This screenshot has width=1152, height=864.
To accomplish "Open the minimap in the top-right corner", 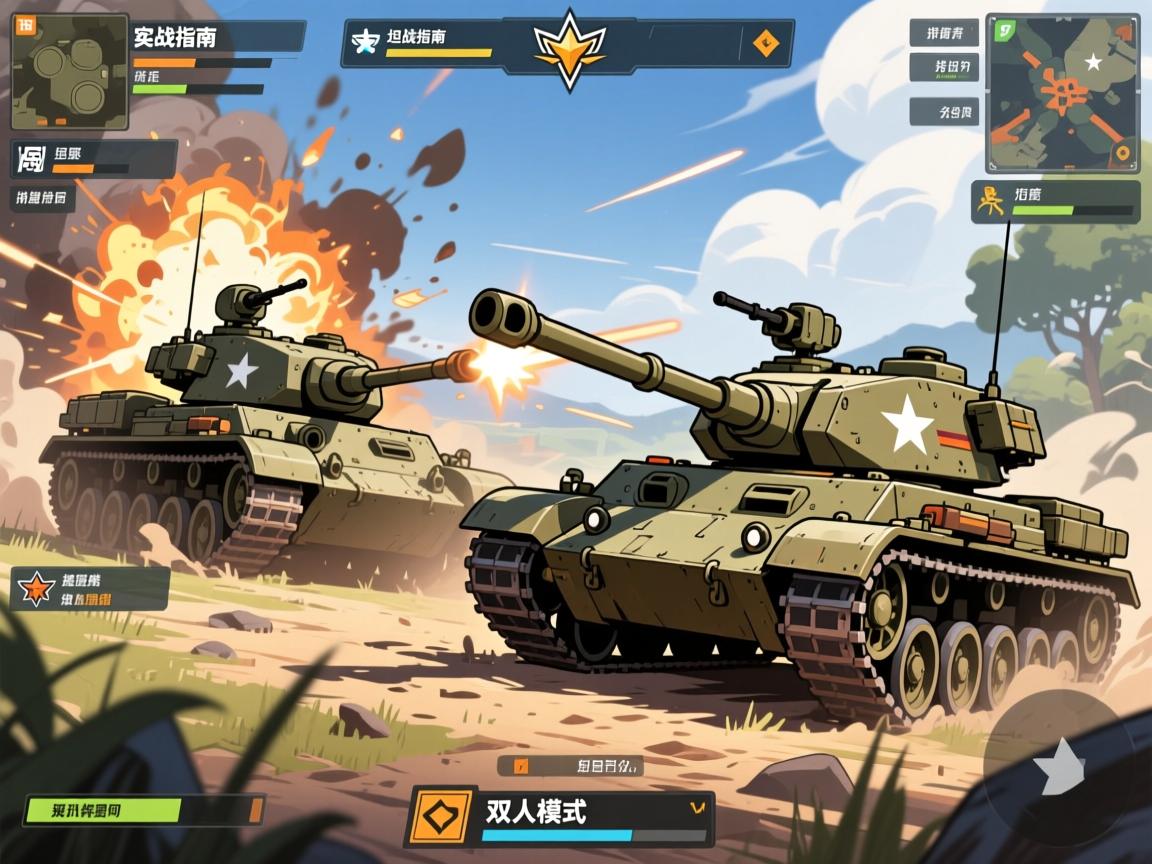I will [1062, 93].
